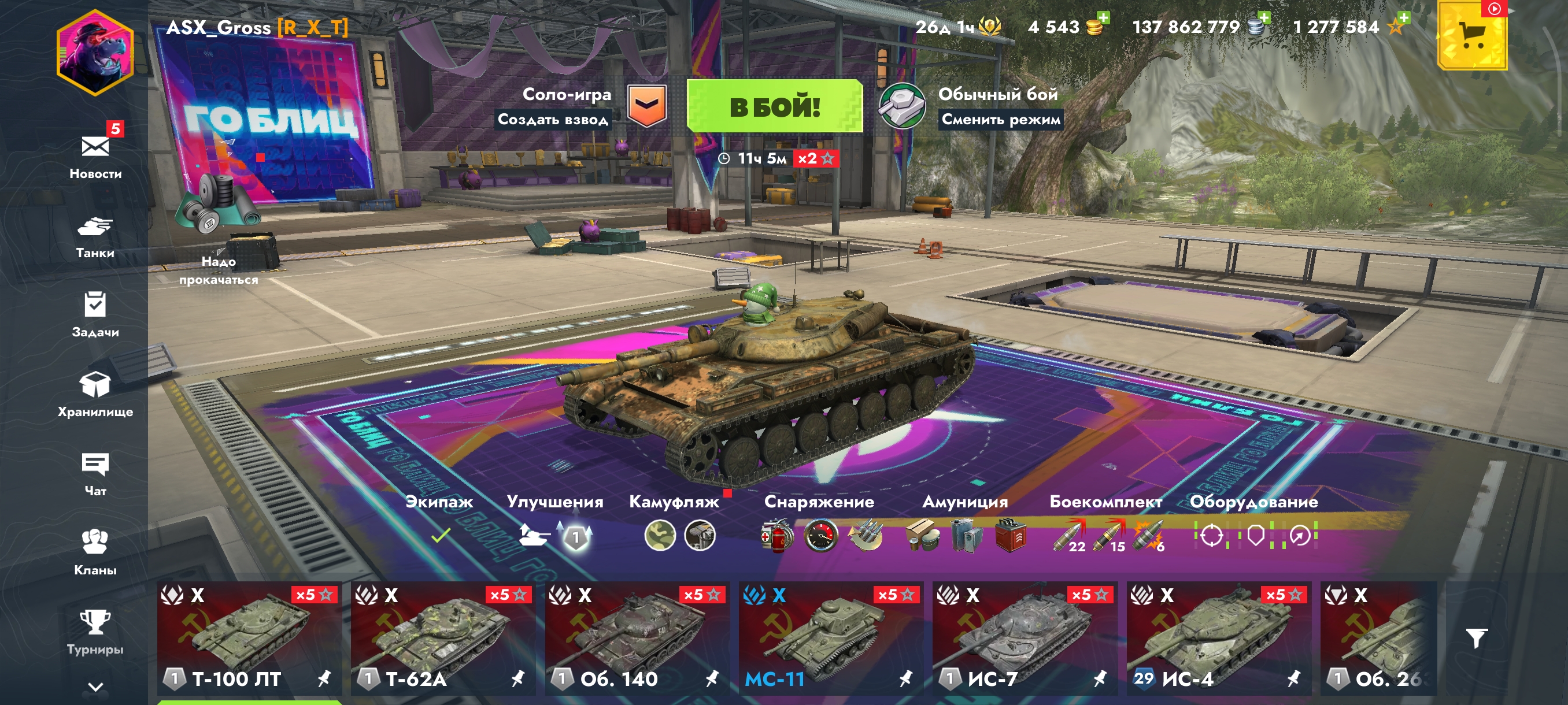Screen dimensions: 1568x705
Task: Open the Хранилище storage menu
Action: coord(95,394)
